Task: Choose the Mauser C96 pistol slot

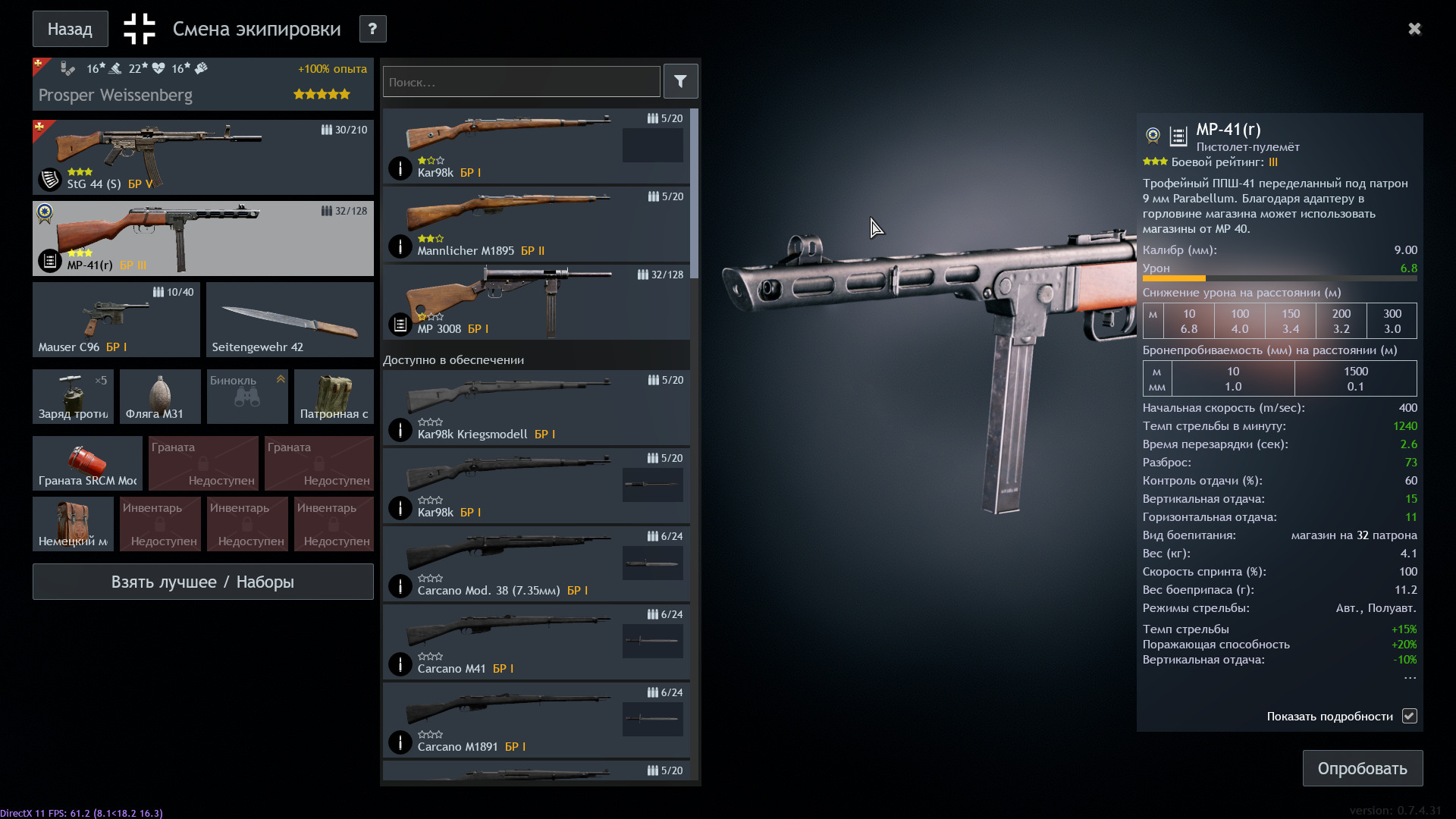Action: click(116, 319)
